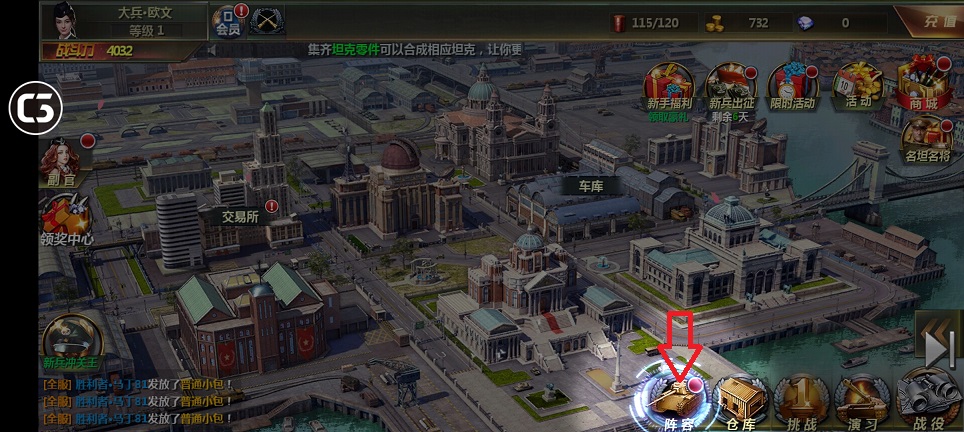
Task: Enter the 挑战 challenge mode
Action: click(801, 400)
